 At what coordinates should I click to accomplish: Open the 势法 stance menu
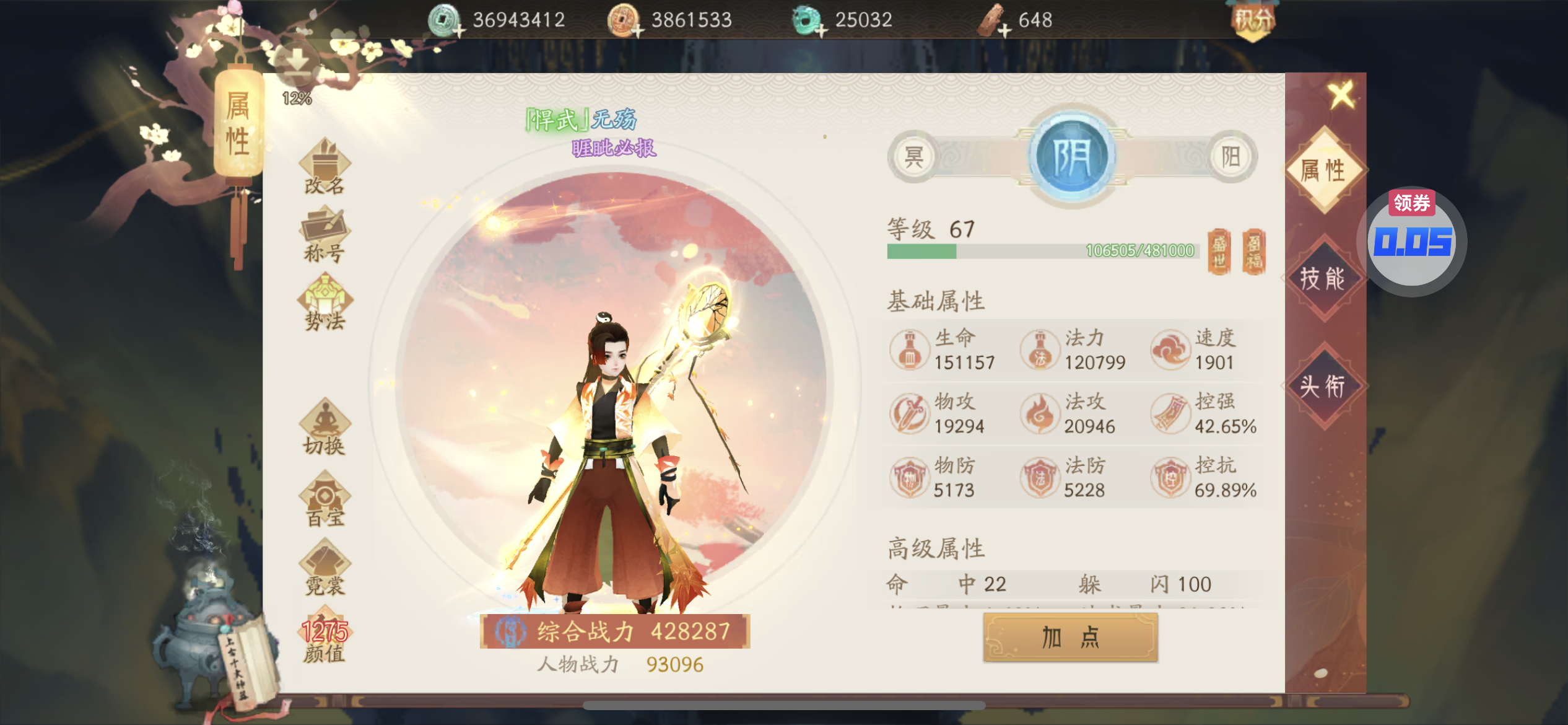(x=324, y=305)
